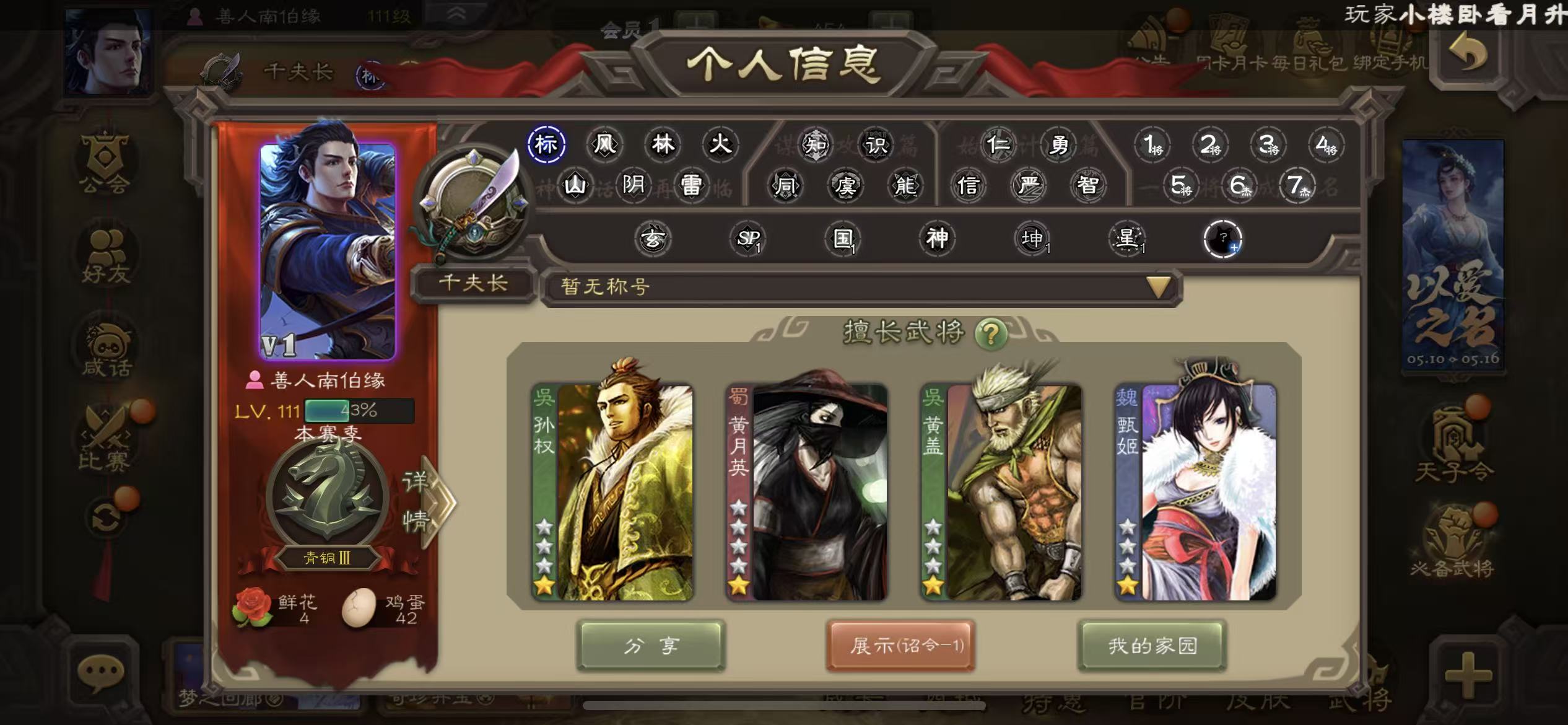Image resolution: width=1568 pixels, height=725 pixels.
Task: Open the 暂无称号 title dropdown
Action: pyautogui.click(x=1158, y=287)
